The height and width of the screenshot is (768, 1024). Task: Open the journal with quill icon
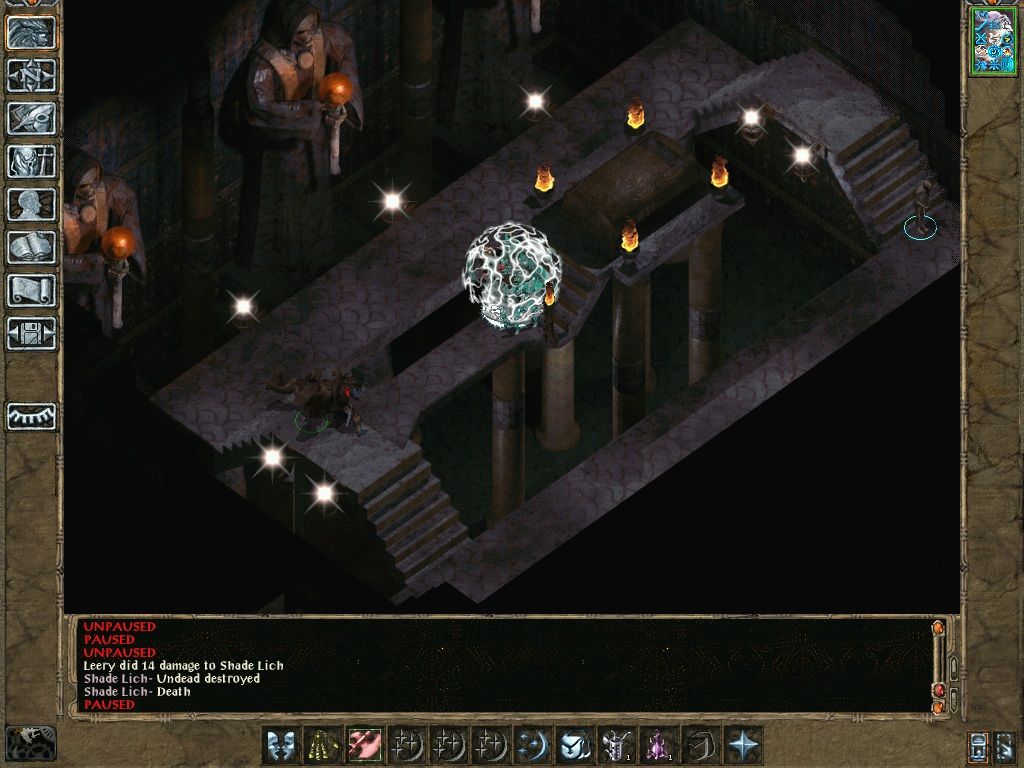tap(32, 118)
